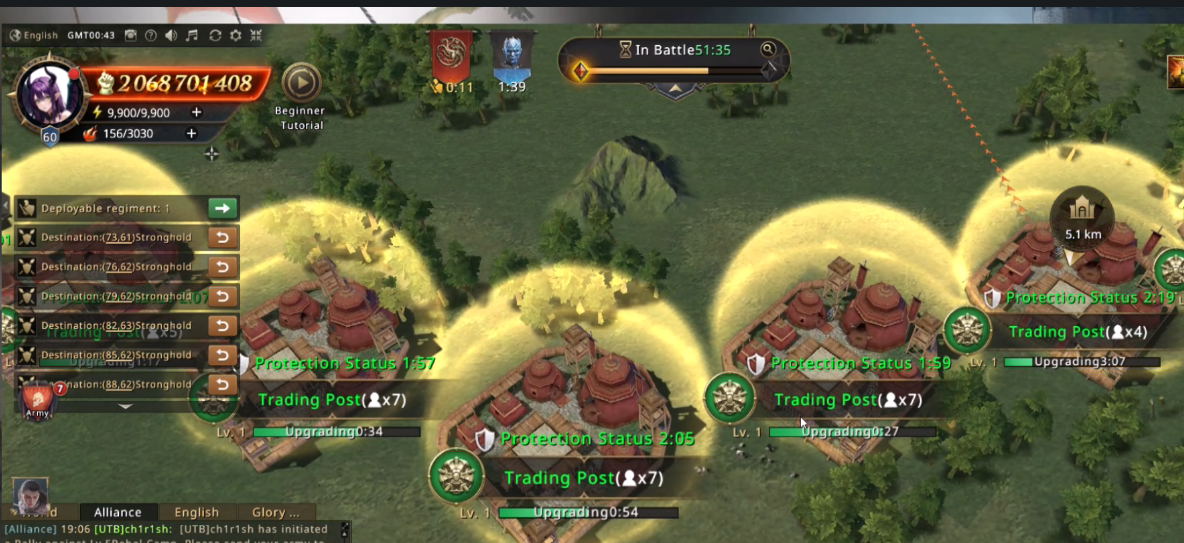The width and height of the screenshot is (1184, 543).
Task: Switch to the Alliance chat tab
Action: pyautogui.click(x=117, y=512)
